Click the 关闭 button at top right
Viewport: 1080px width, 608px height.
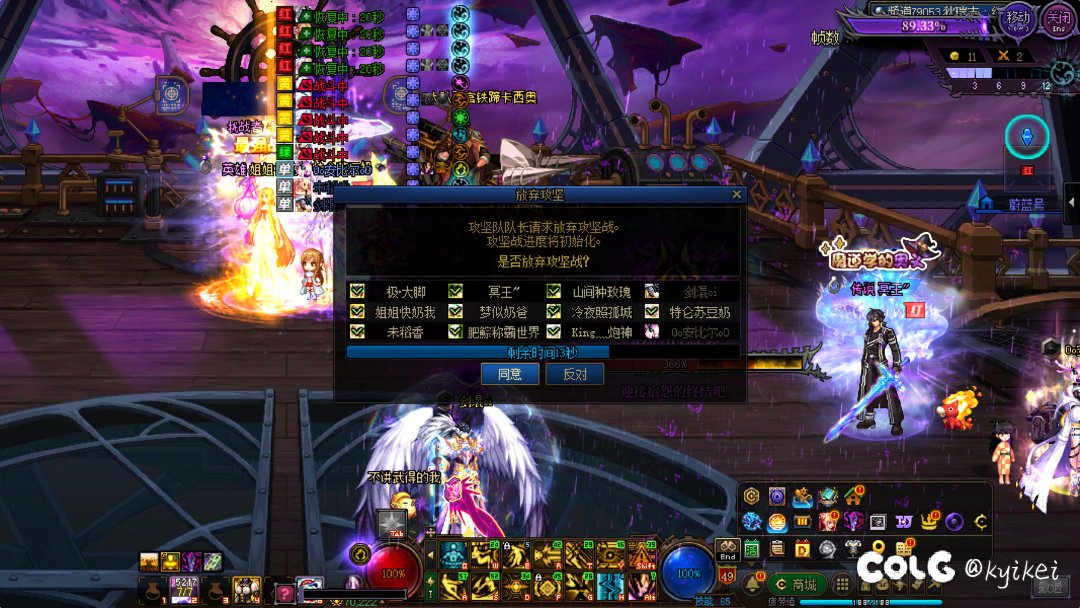coord(1056,19)
